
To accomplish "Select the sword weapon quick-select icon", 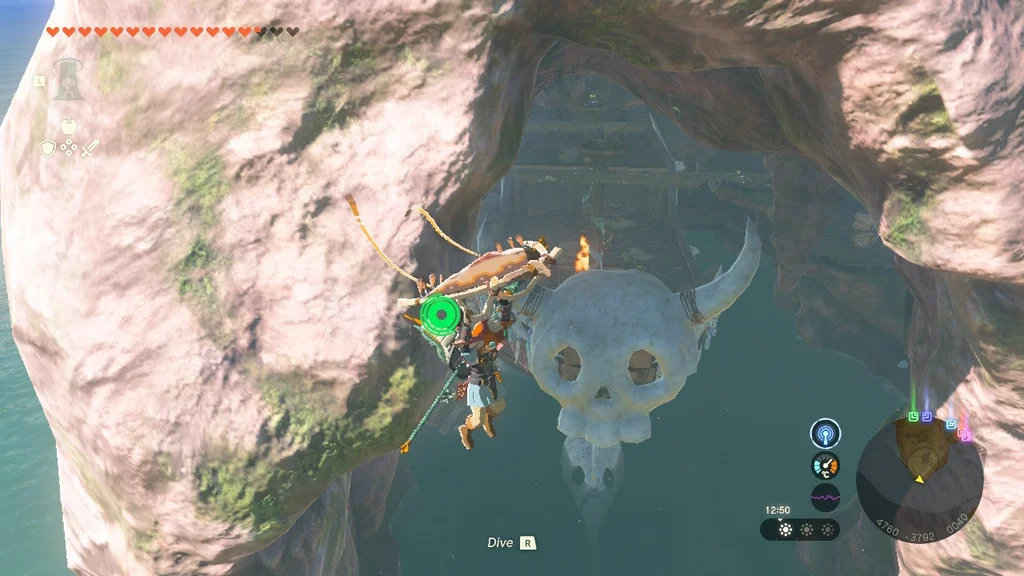I will pyautogui.click(x=90, y=148).
